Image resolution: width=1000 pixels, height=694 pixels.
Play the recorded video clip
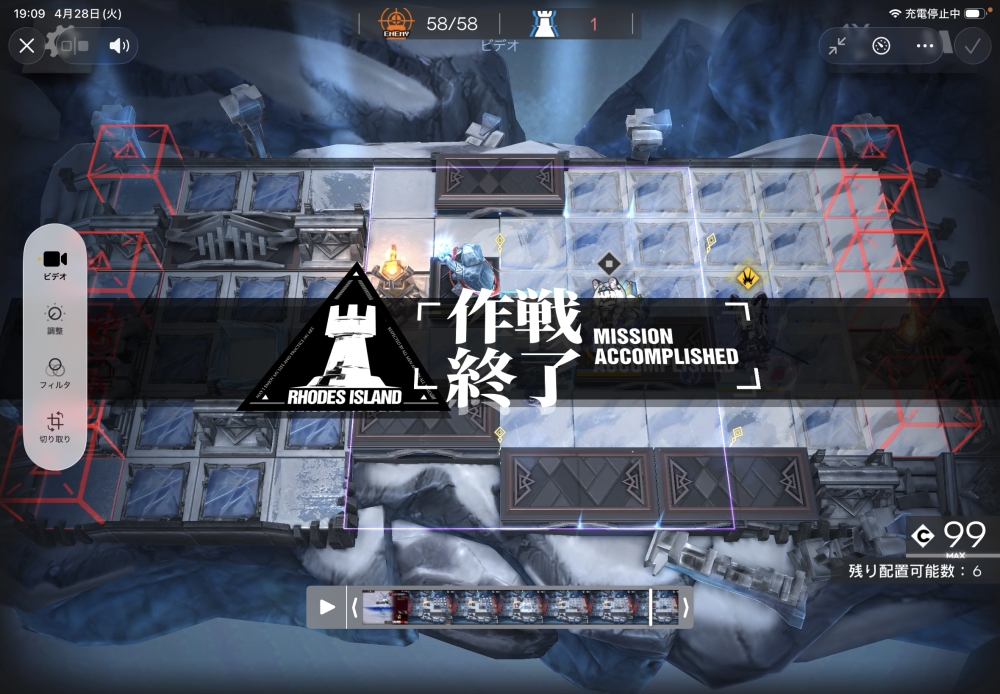(x=327, y=607)
